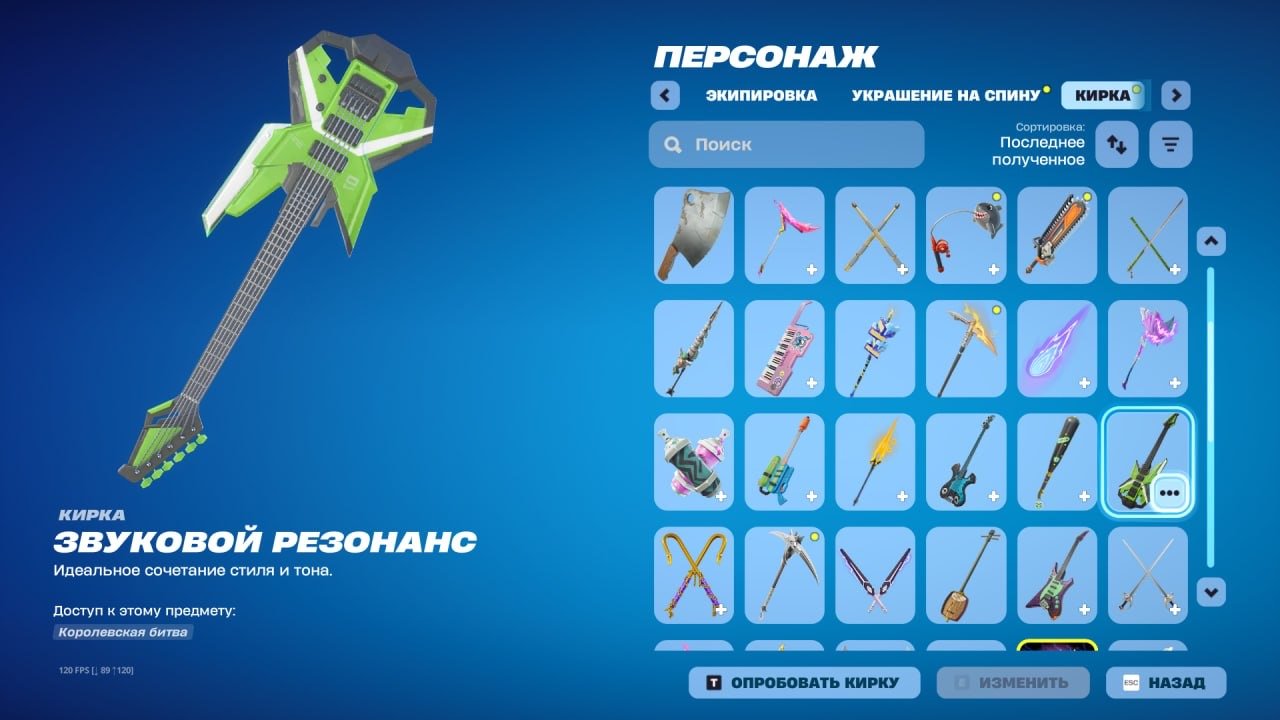Open the filter options icon

point(1170,144)
